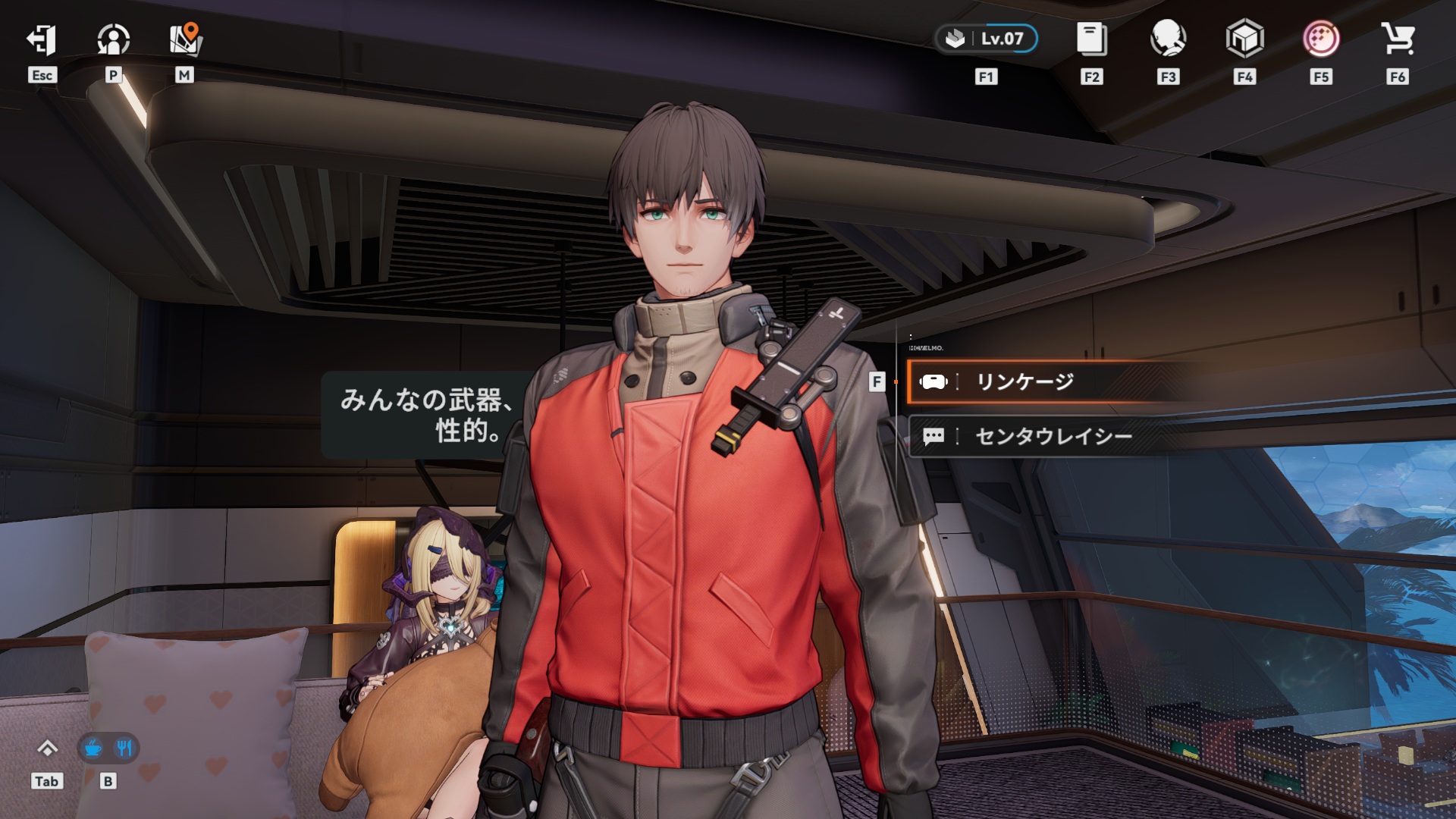Open the hexagonal cube inventory icon
The height and width of the screenshot is (819, 1456).
(1244, 39)
